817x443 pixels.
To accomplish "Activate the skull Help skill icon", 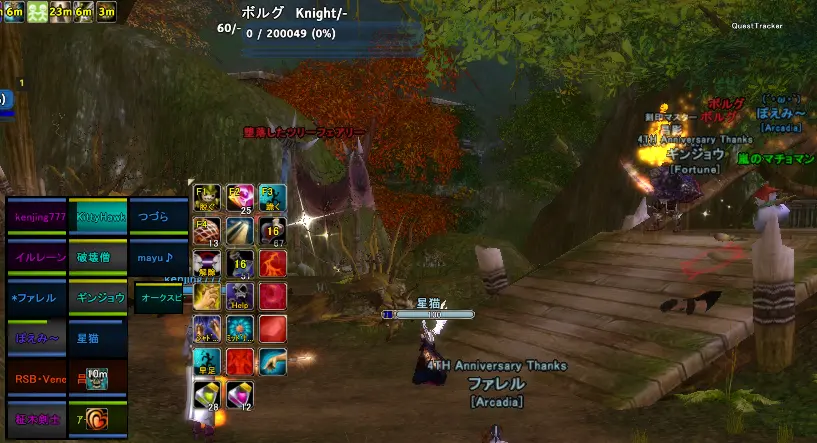I will (x=240, y=297).
